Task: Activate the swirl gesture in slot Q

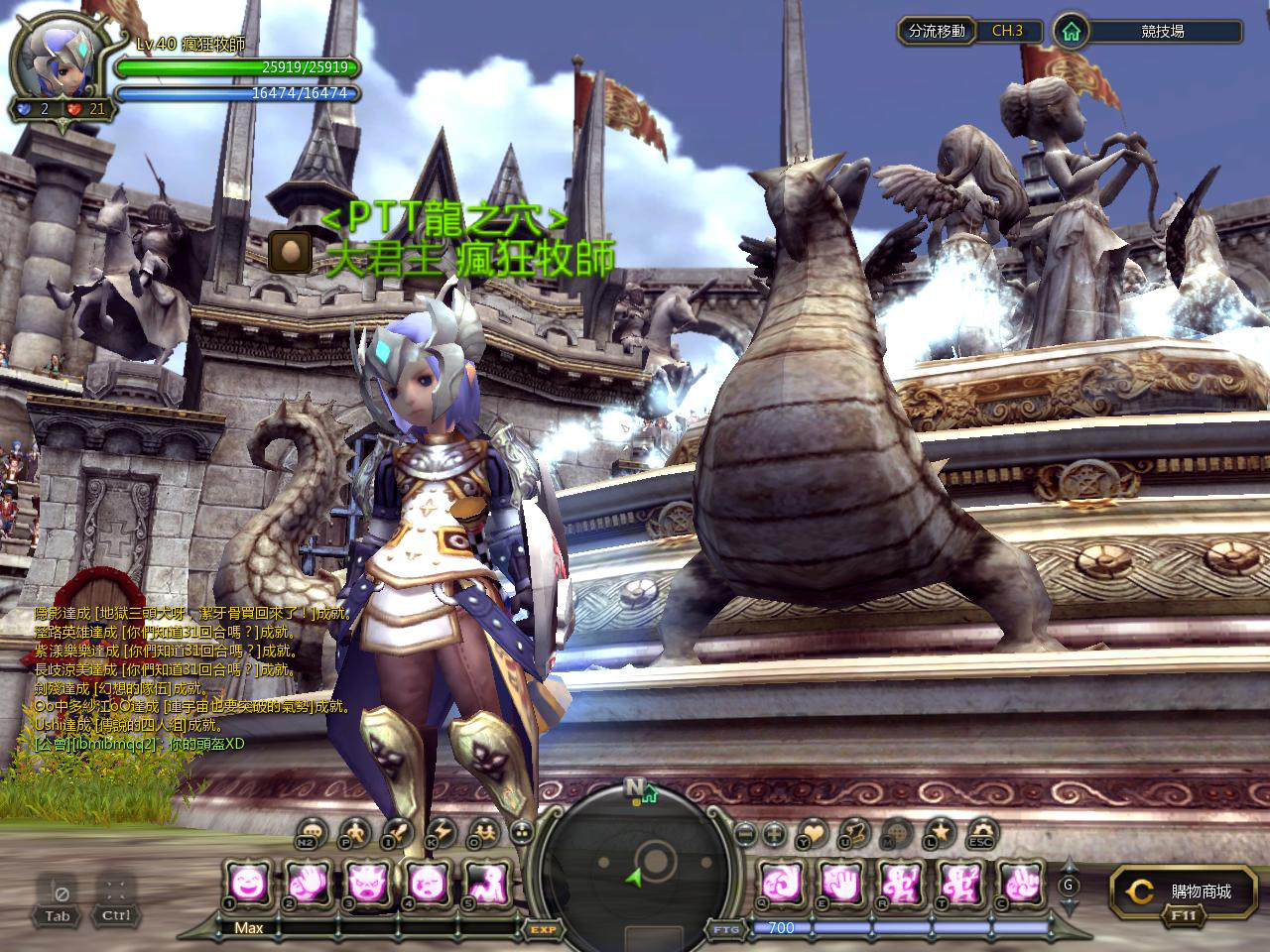Action: tap(779, 880)
